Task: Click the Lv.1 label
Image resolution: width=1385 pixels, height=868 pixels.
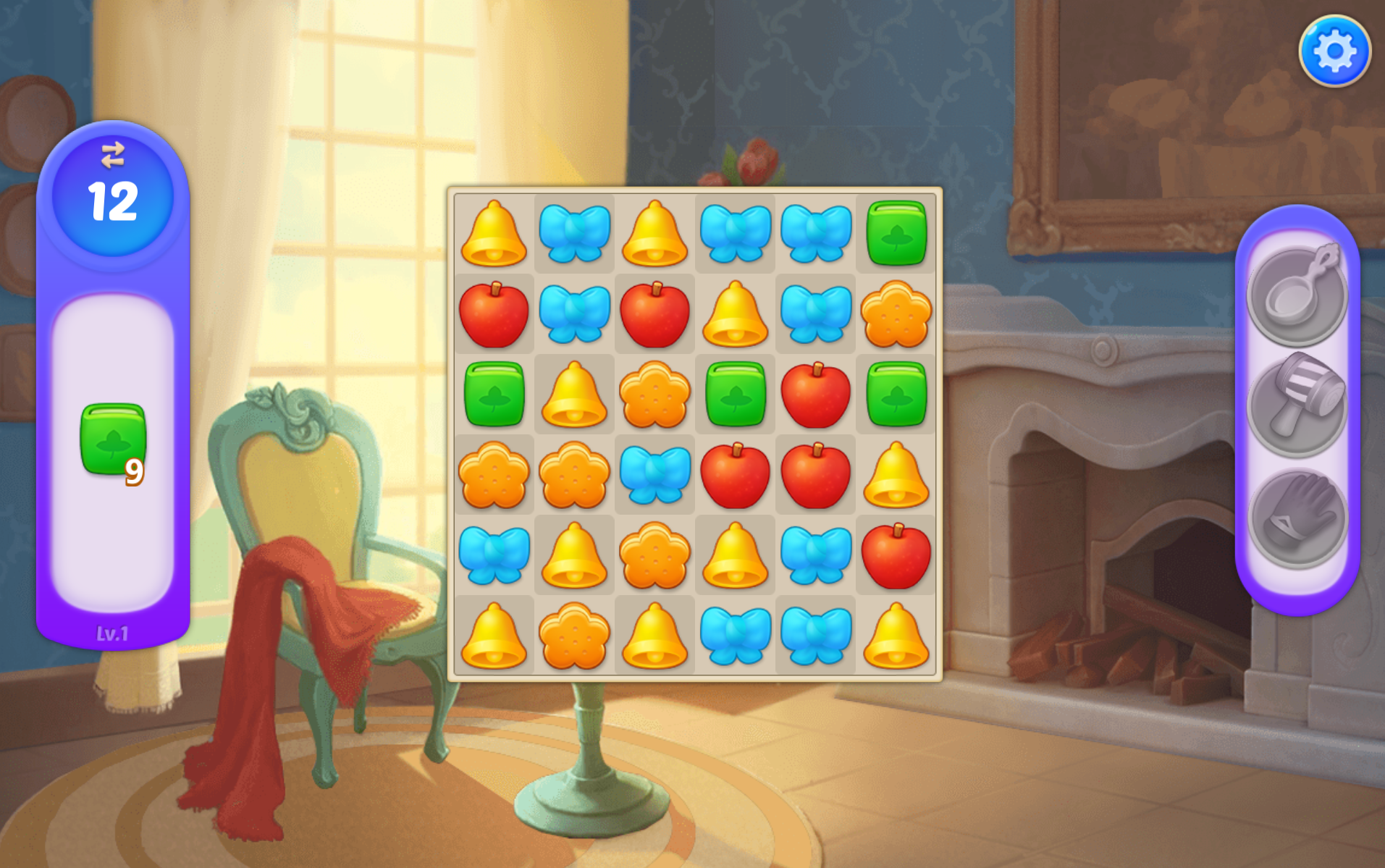Action: [x=112, y=632]
